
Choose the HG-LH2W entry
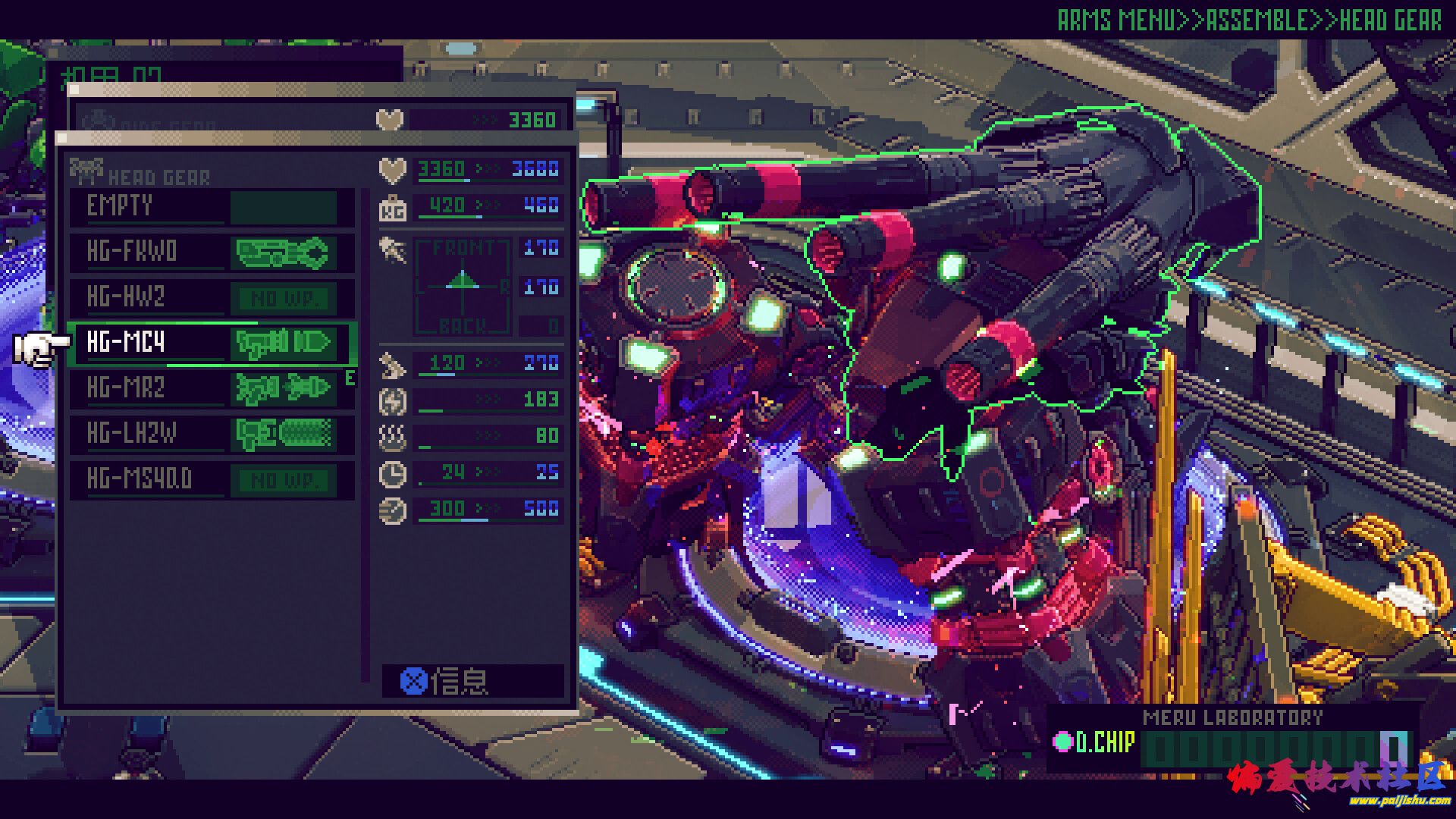click(x=211, y=434)
